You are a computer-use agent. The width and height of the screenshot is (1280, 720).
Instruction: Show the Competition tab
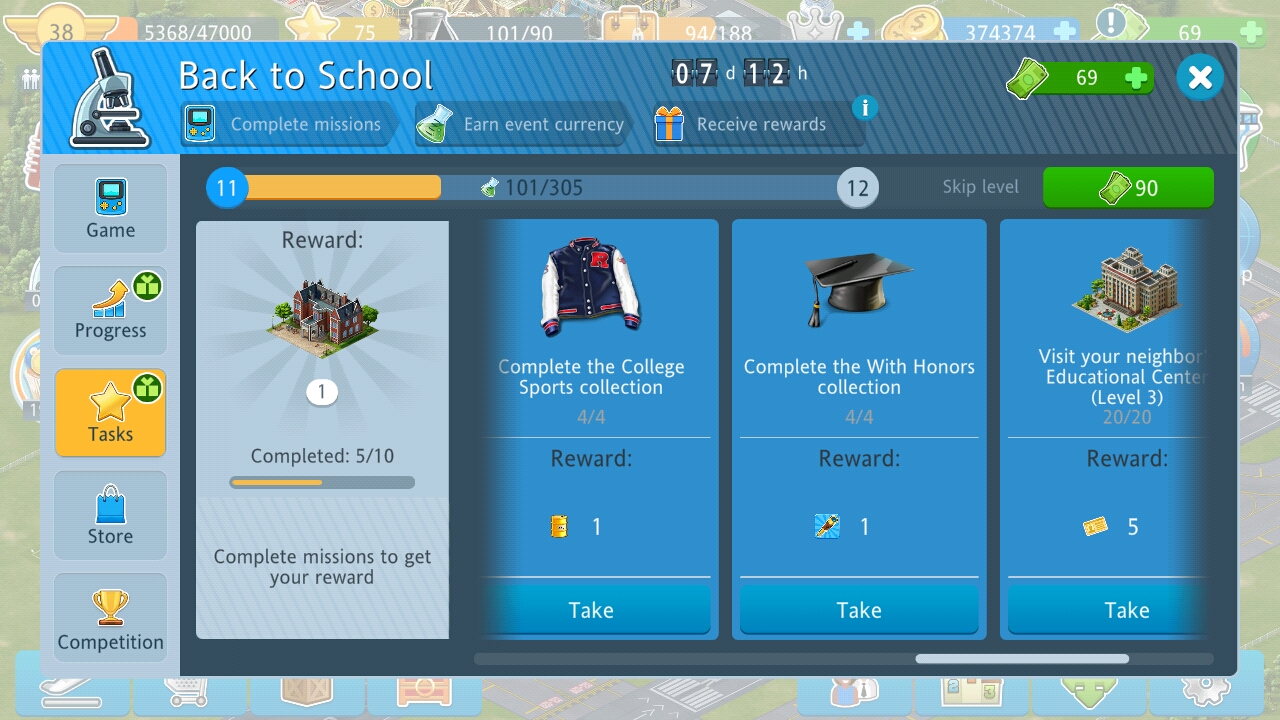(110, 620)
